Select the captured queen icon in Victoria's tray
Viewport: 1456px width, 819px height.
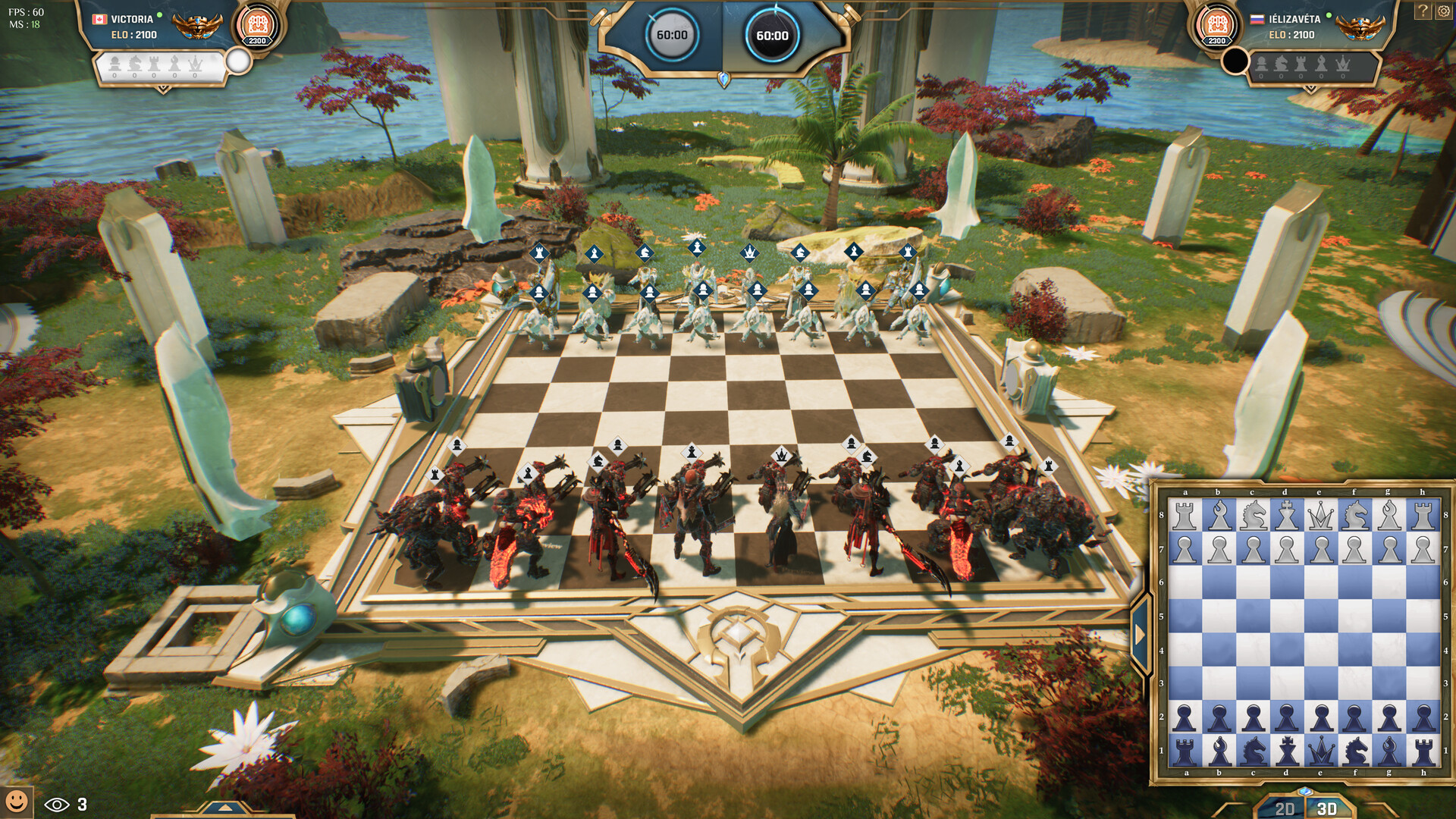pyautogui.click(x=195, y=63)
